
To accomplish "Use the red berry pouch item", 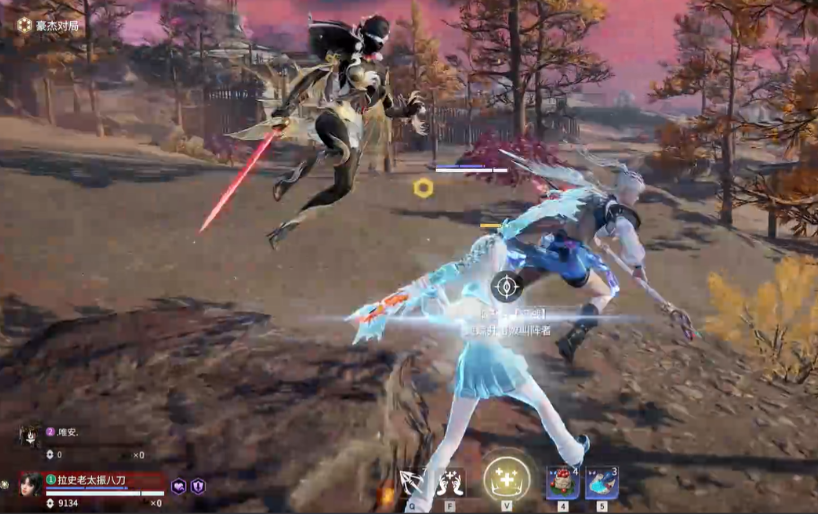I will [562, 482].
